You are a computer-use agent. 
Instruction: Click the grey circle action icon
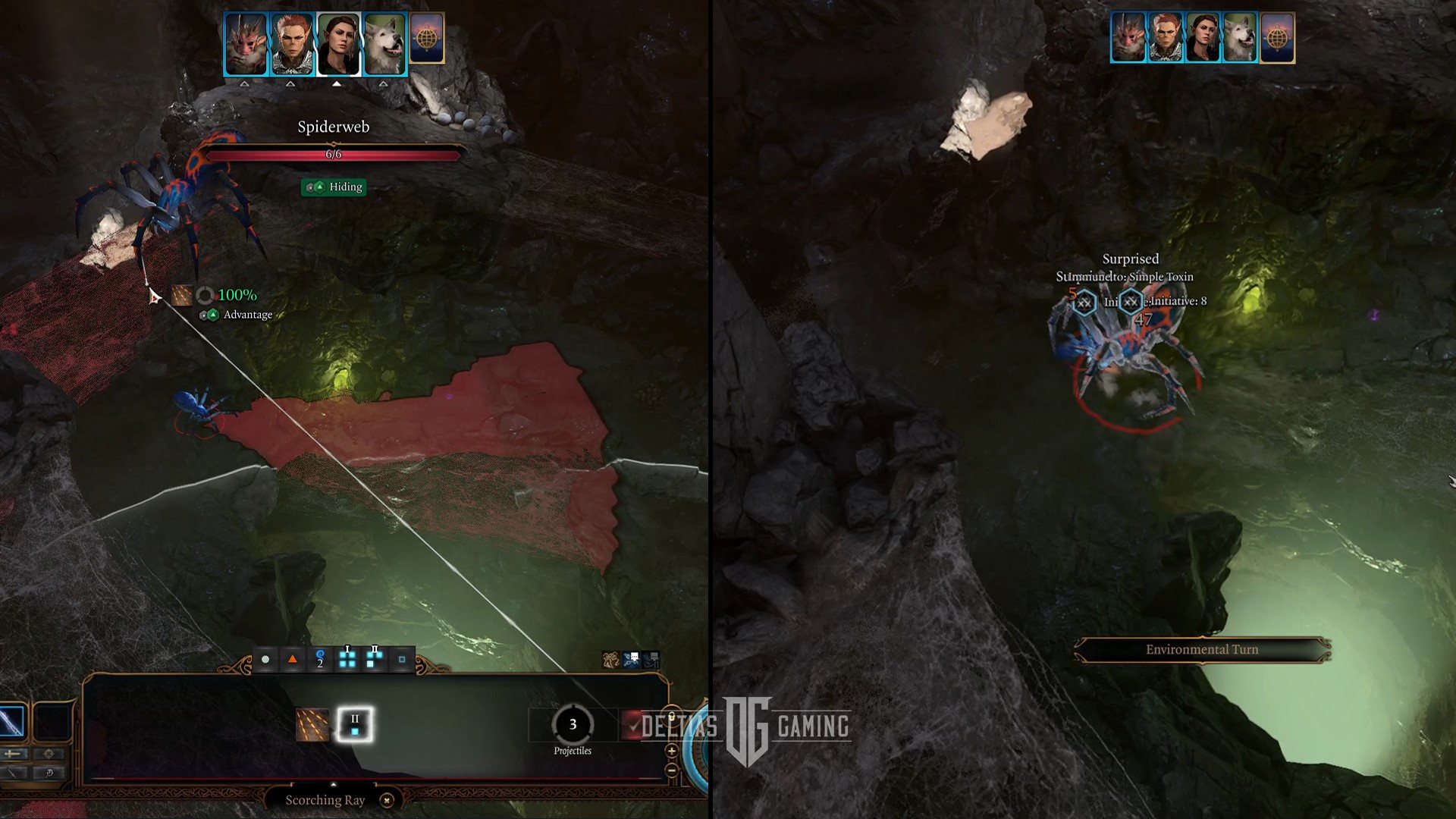point(265,660)
